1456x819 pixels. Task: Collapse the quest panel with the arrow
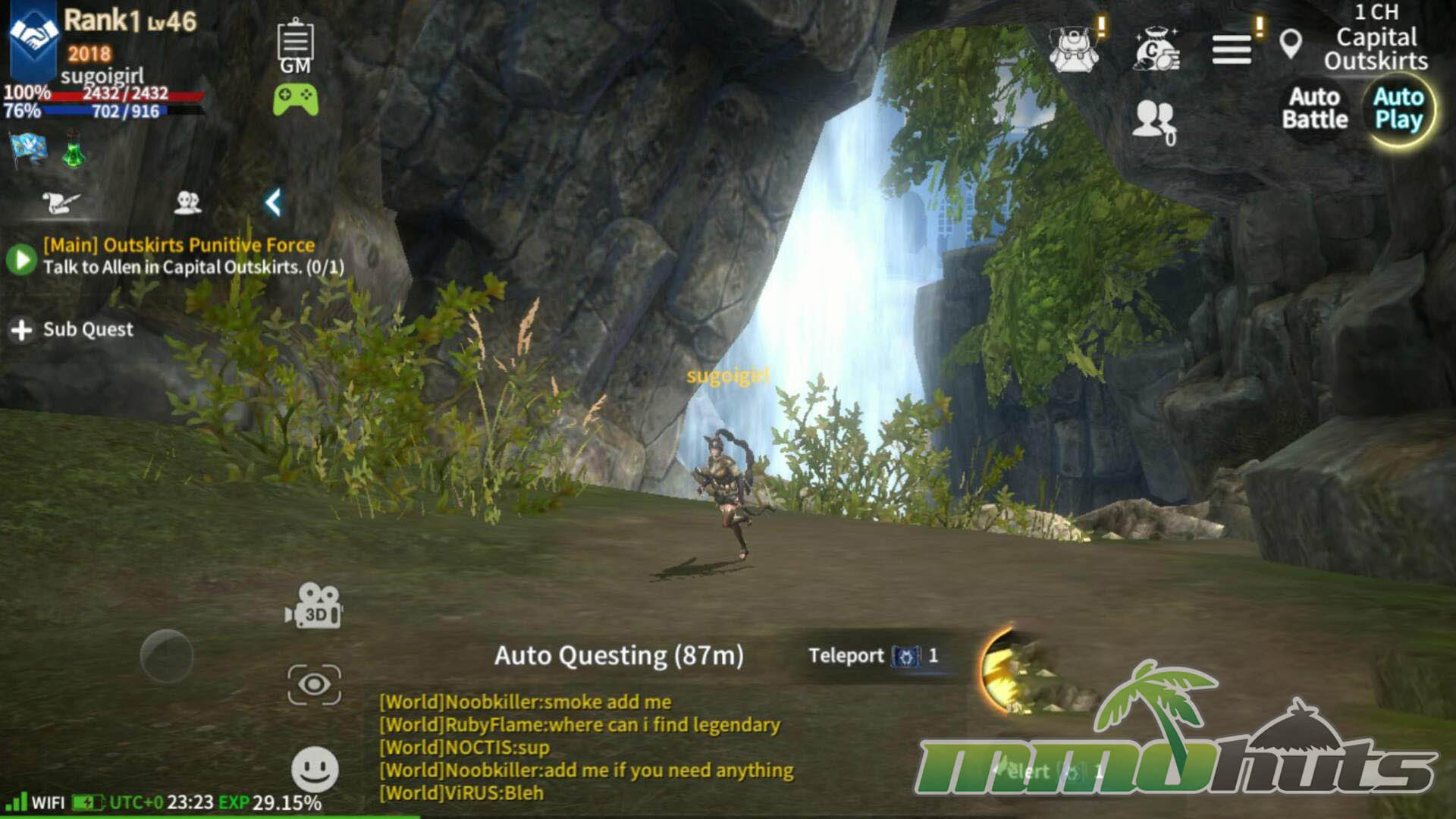pyautogui.click(x=273, y=202)
